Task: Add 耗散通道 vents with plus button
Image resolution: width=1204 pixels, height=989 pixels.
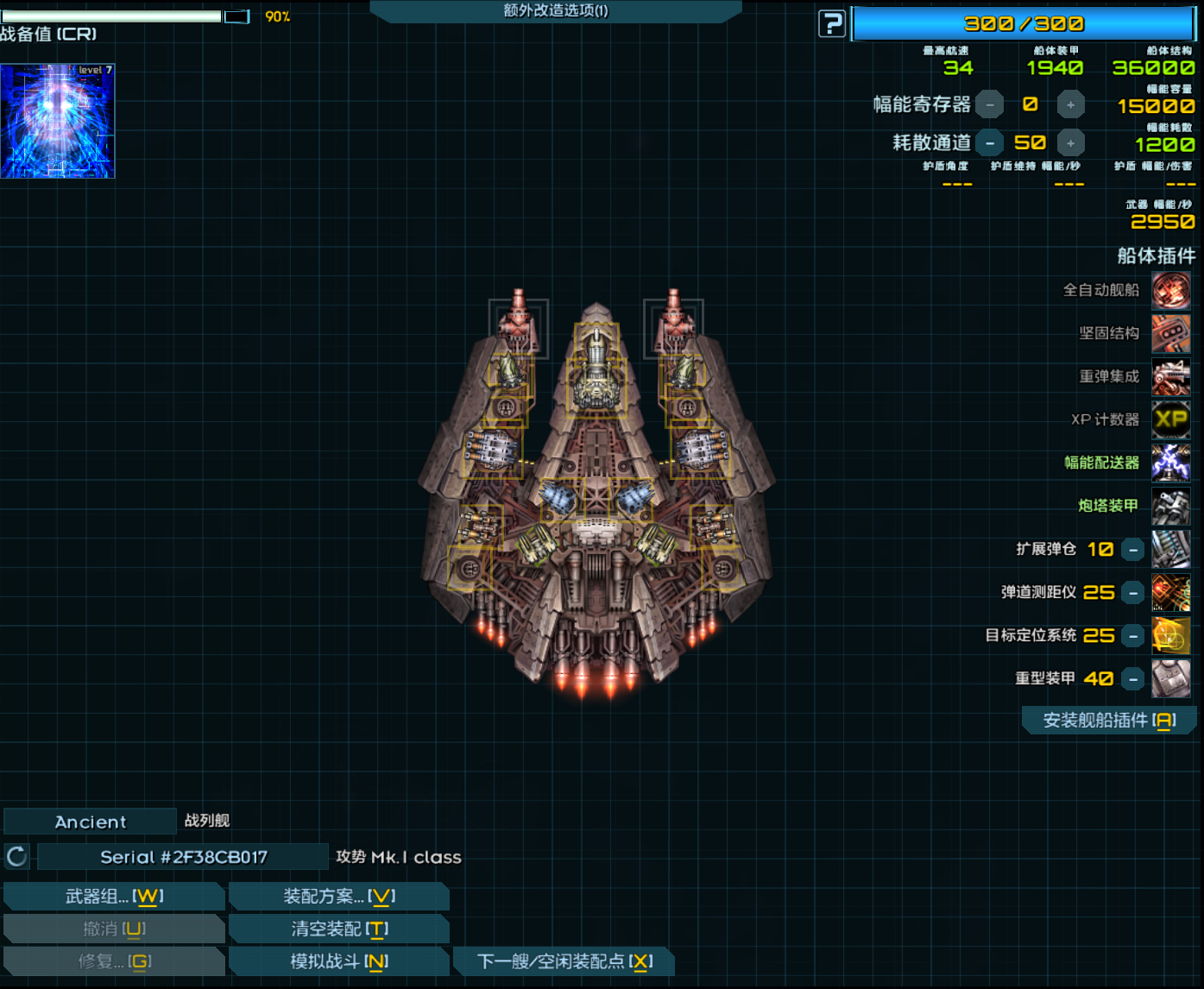Action: 1070,143
